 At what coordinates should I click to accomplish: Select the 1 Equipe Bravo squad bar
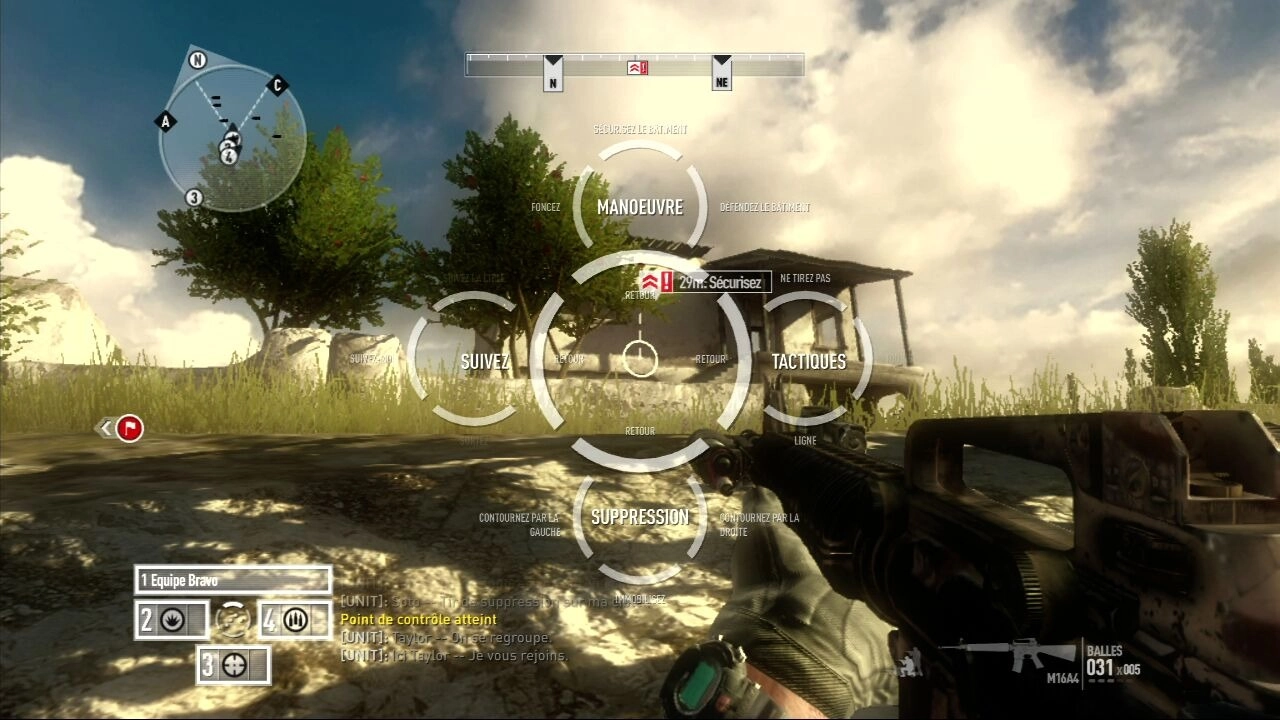tap(233, 580)
